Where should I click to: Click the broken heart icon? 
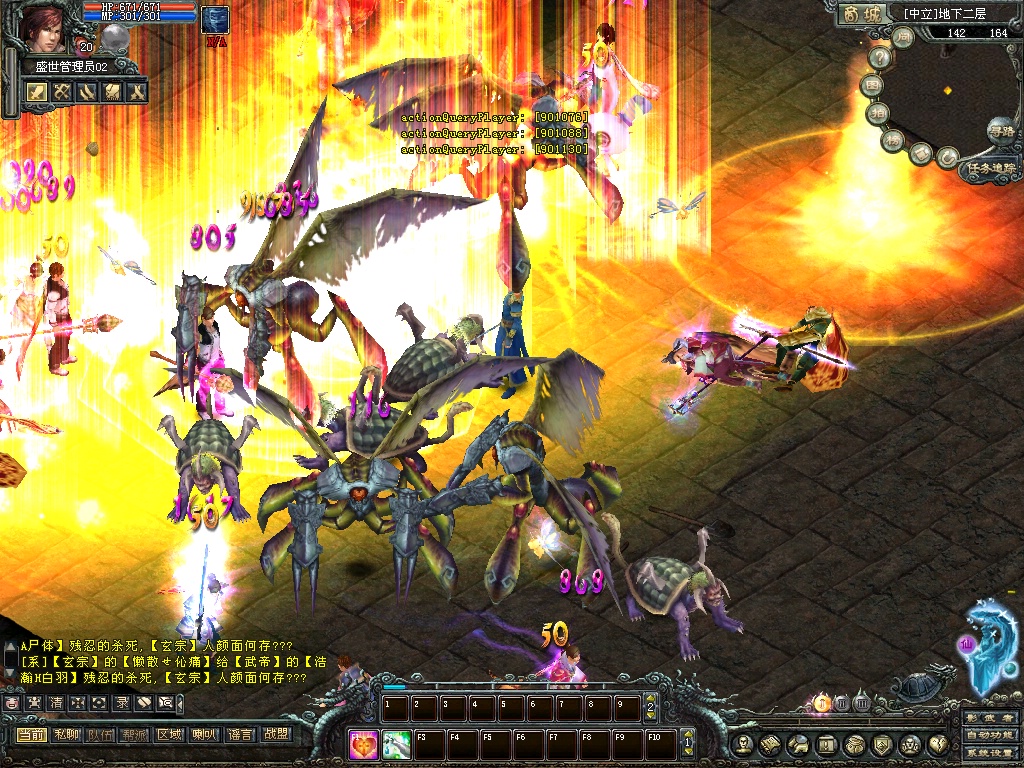point(939,745)
